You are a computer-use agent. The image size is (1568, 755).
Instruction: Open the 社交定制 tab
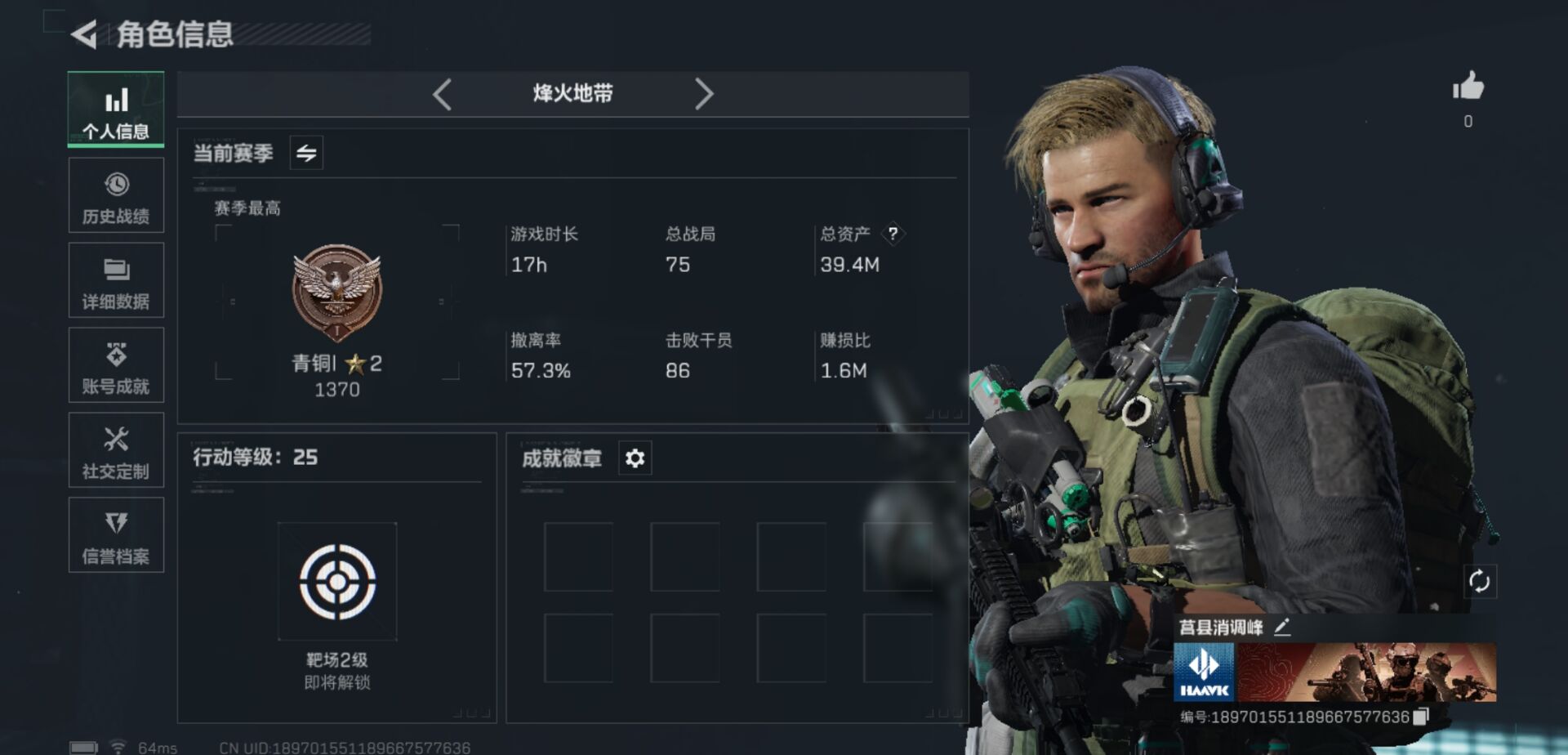pos(116,451)
